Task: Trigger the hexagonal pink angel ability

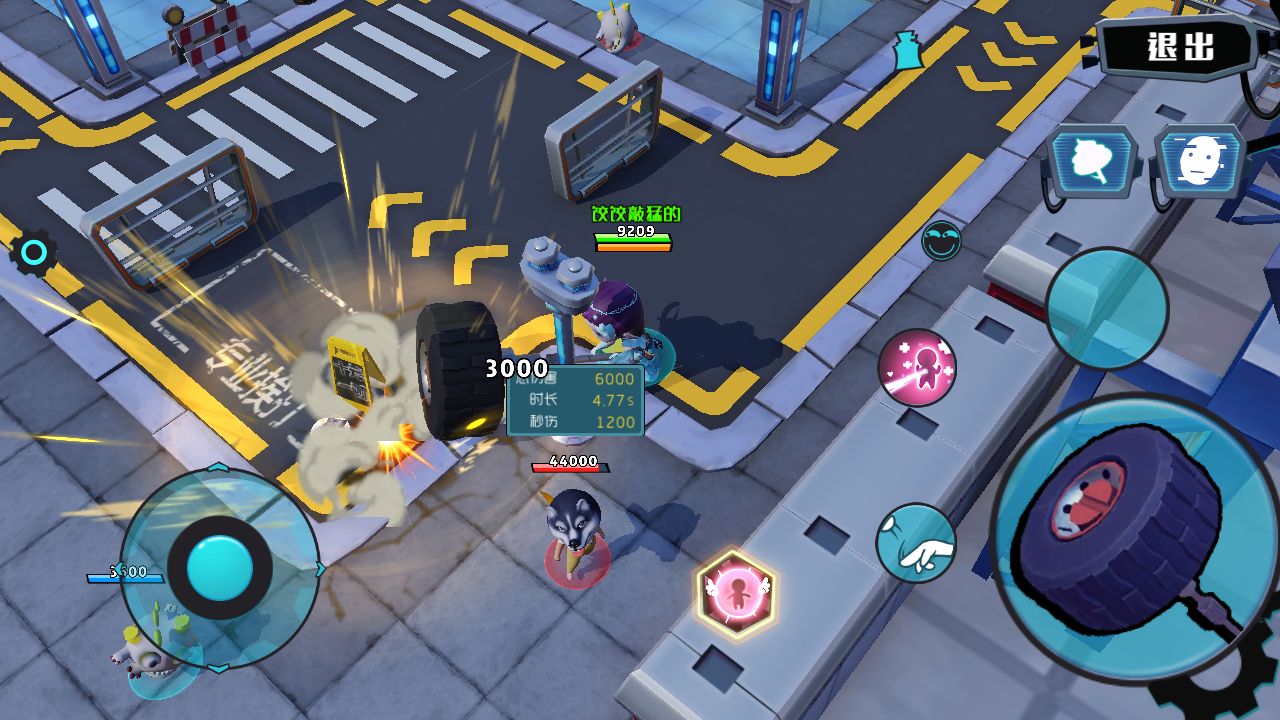Action: pyautogui.click(x=737, y=594)
